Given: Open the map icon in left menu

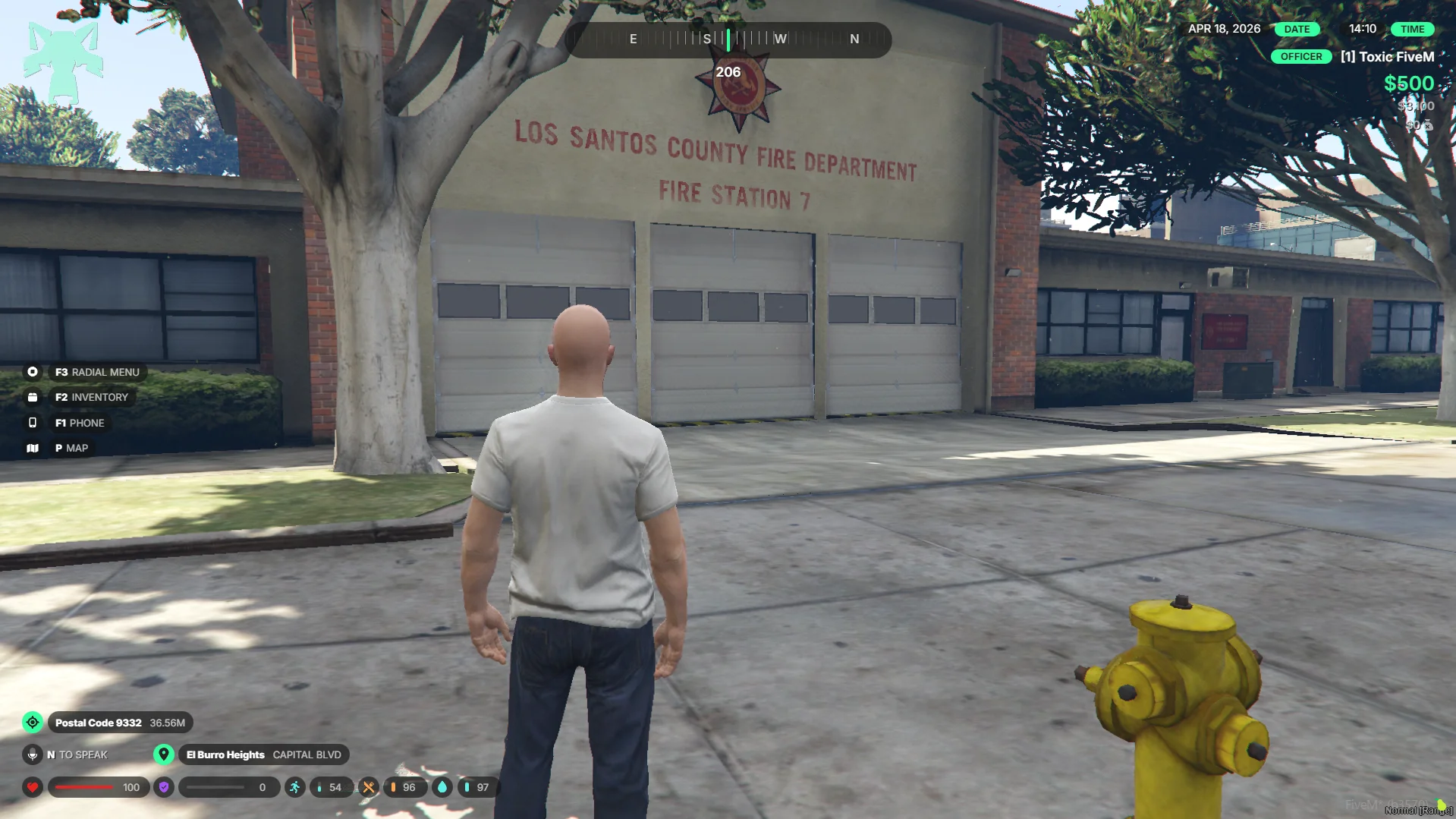Looking at the screenshot, I should (33, 449).
